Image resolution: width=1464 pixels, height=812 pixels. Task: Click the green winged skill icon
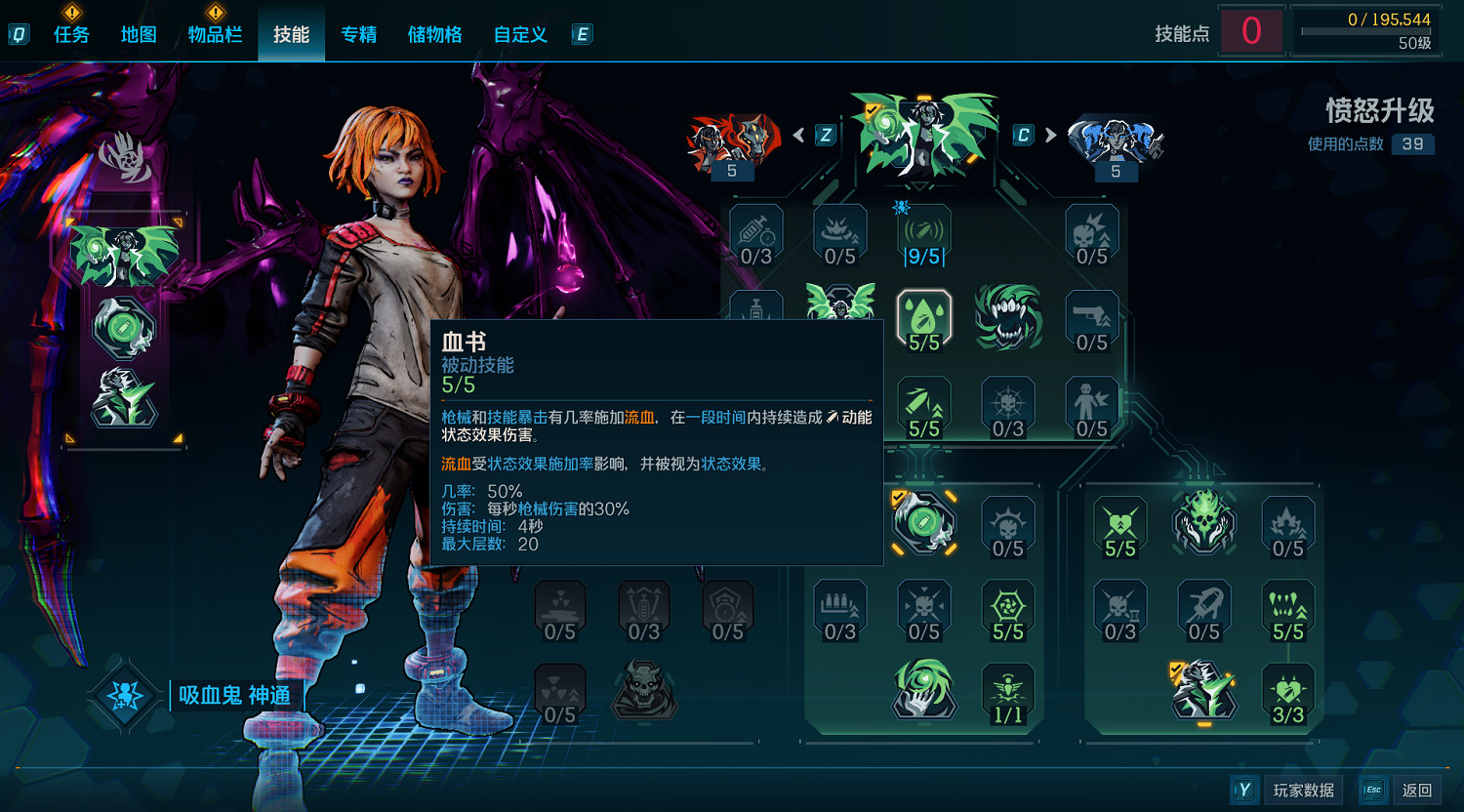click(x=840, y=305)
